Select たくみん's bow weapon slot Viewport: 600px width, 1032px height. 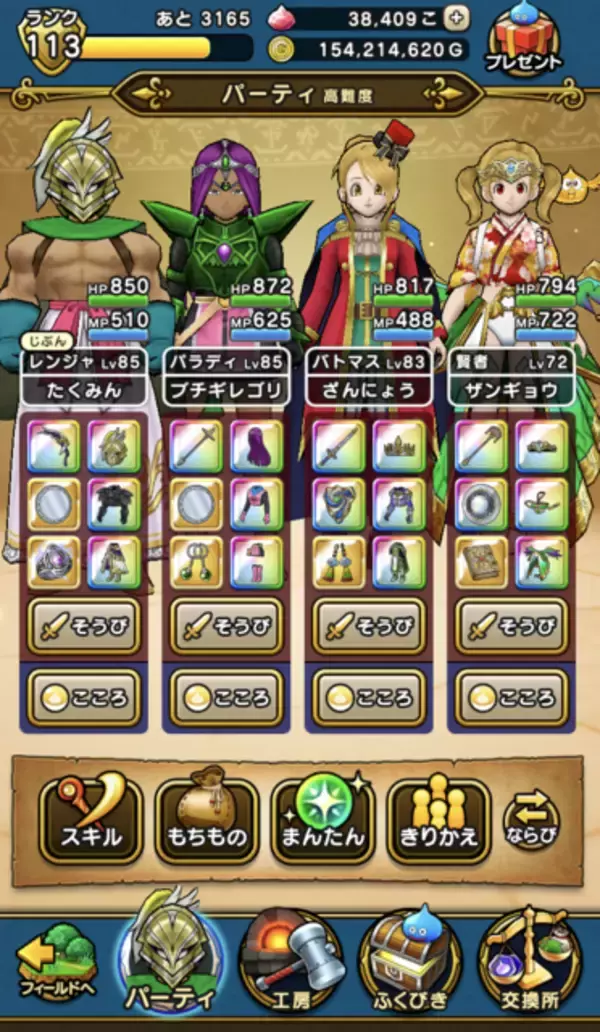click(53, 445)
